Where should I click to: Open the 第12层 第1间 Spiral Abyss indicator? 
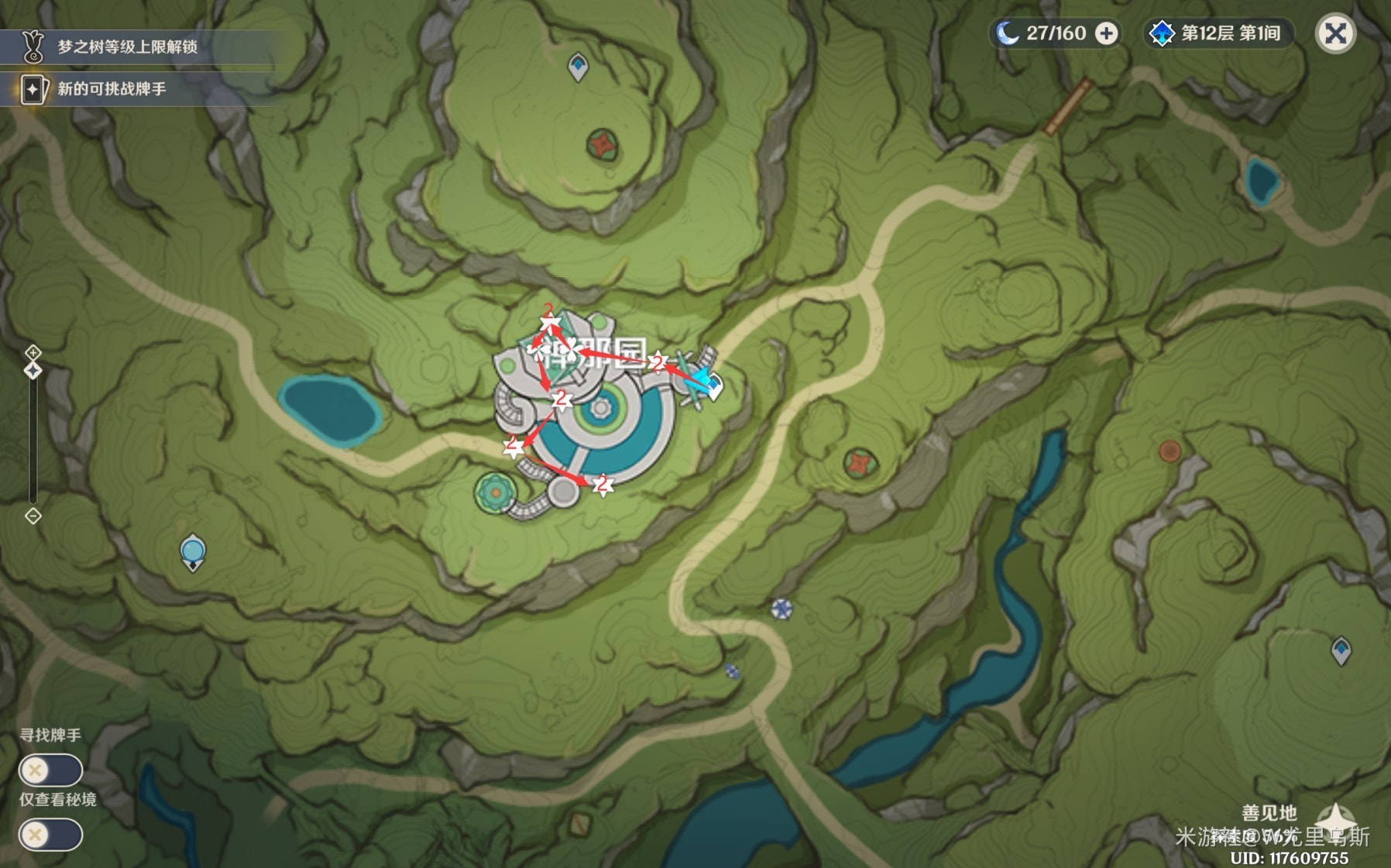pos(1217,34)
